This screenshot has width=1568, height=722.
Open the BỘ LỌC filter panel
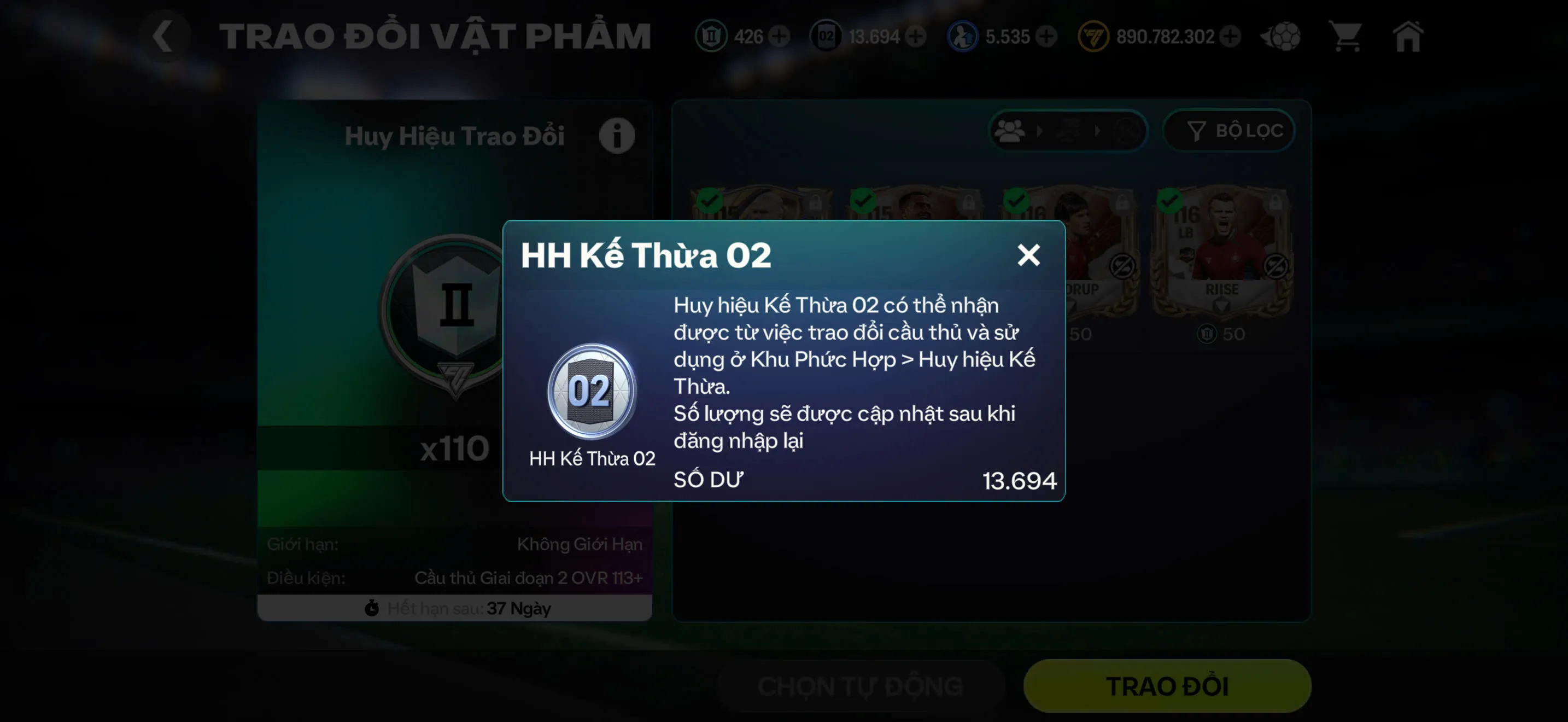[1230, 130]
